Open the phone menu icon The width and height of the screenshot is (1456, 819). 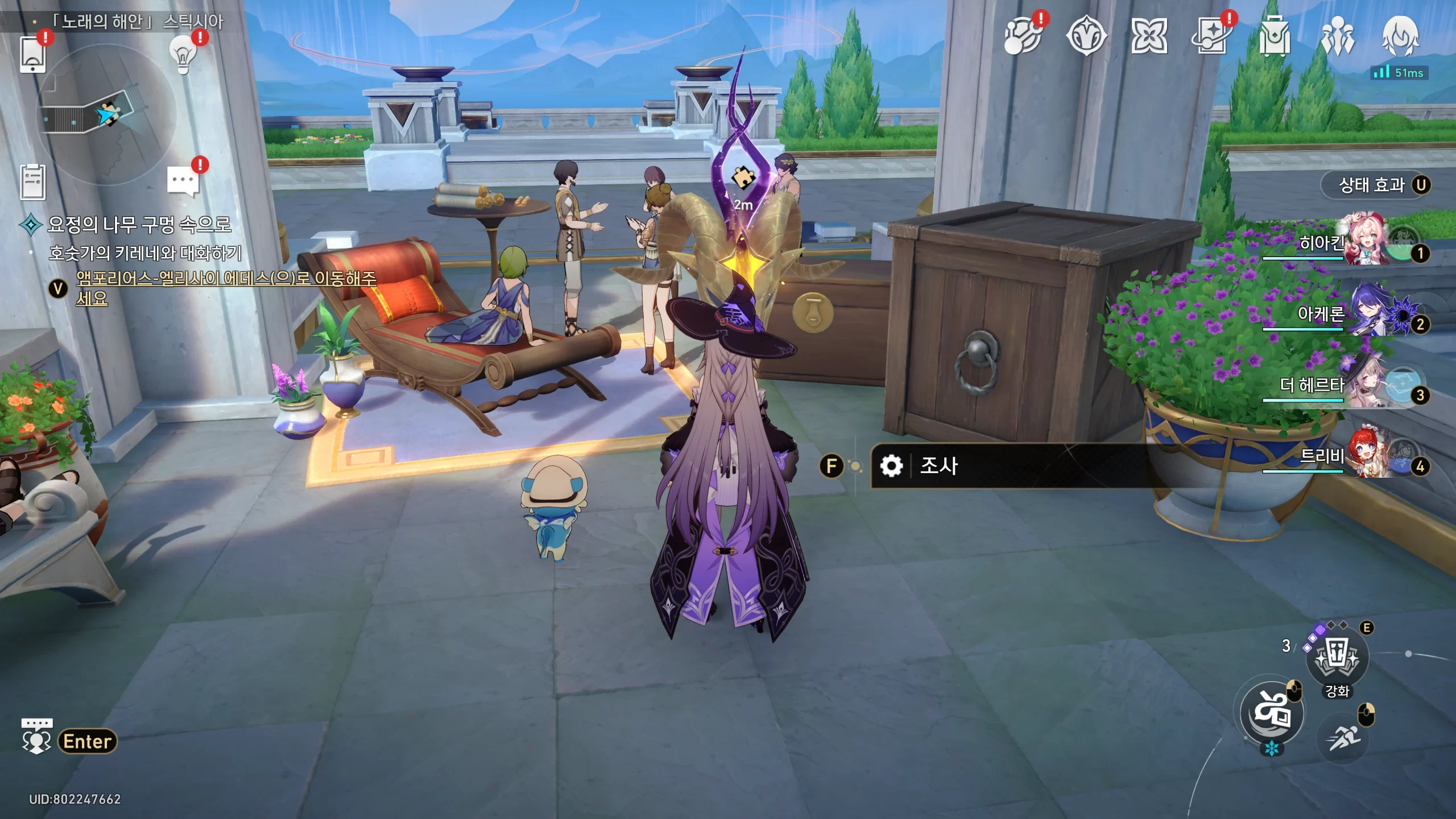click(x=32, y=54)
